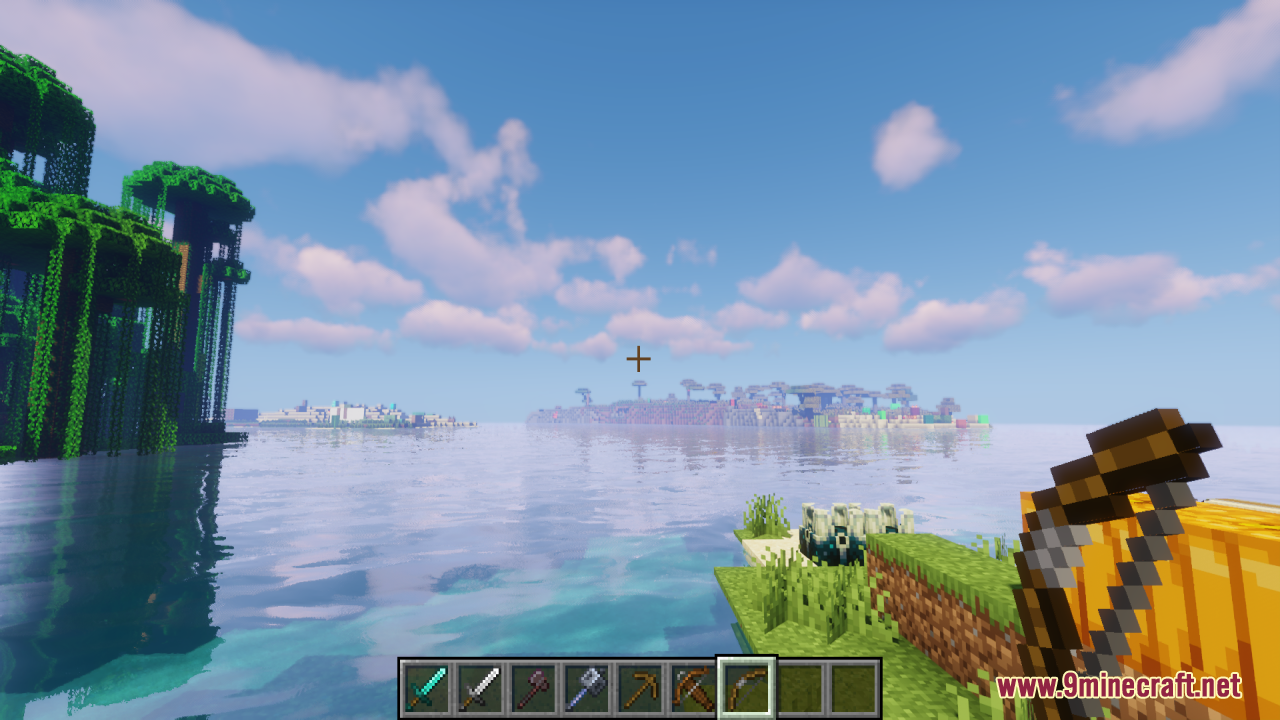Pick the silver mace hotbar slot

coord(586,687)
